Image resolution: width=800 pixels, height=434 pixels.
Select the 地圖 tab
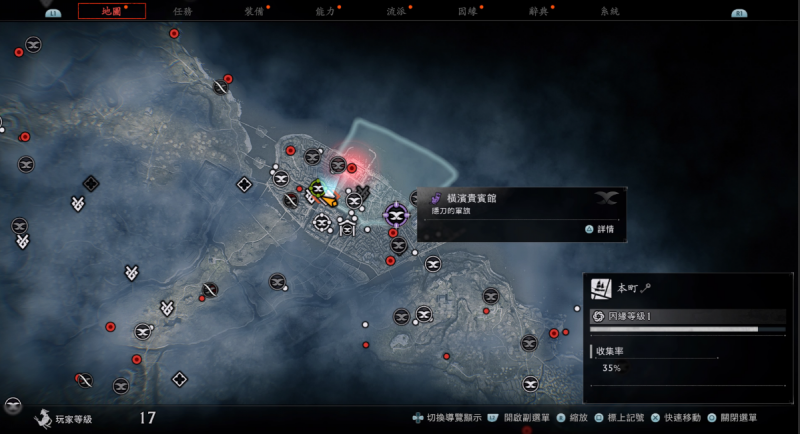click(x=111, y=11)
